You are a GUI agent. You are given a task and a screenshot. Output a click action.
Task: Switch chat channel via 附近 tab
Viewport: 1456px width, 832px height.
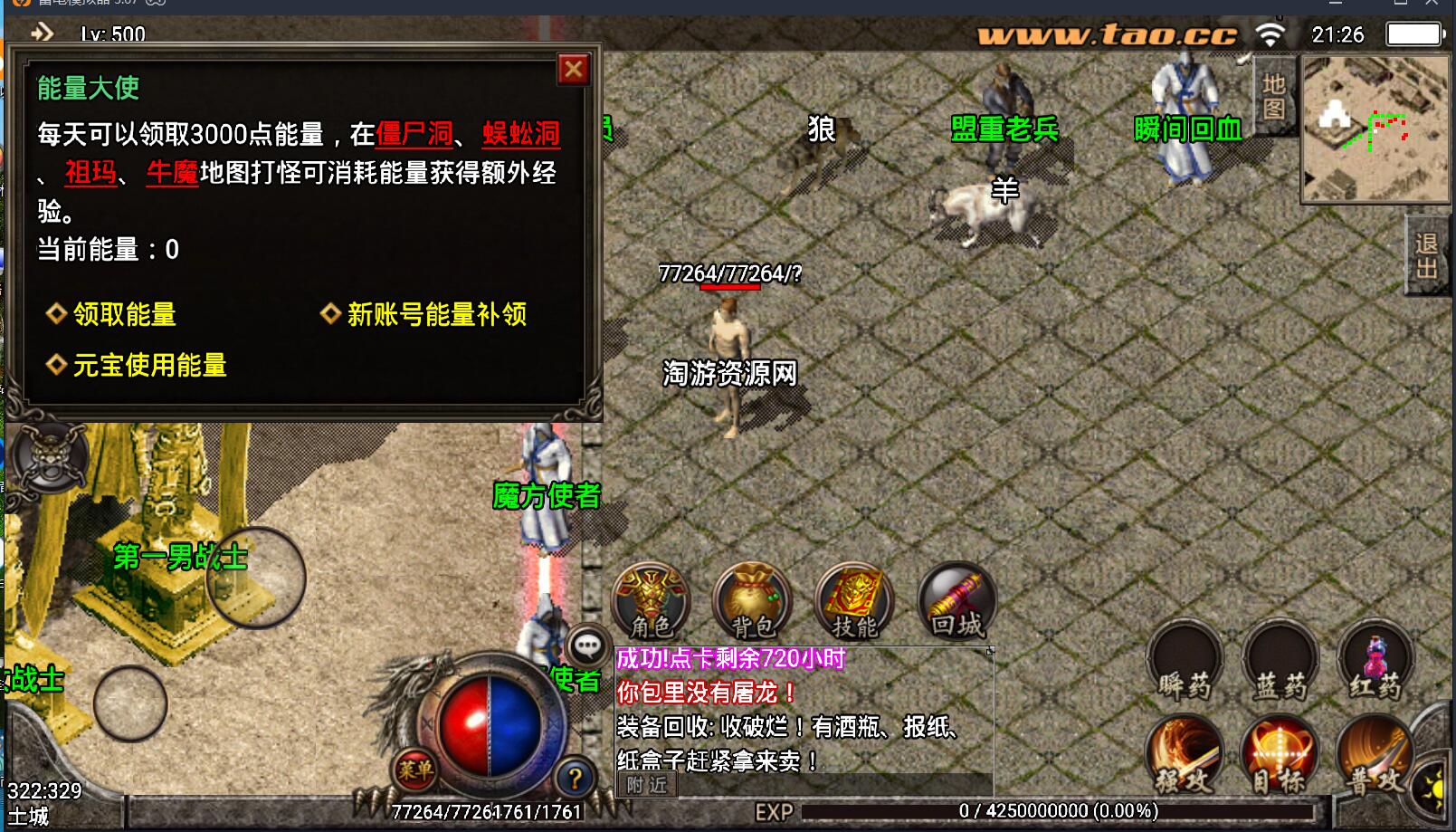pos(647,785)
